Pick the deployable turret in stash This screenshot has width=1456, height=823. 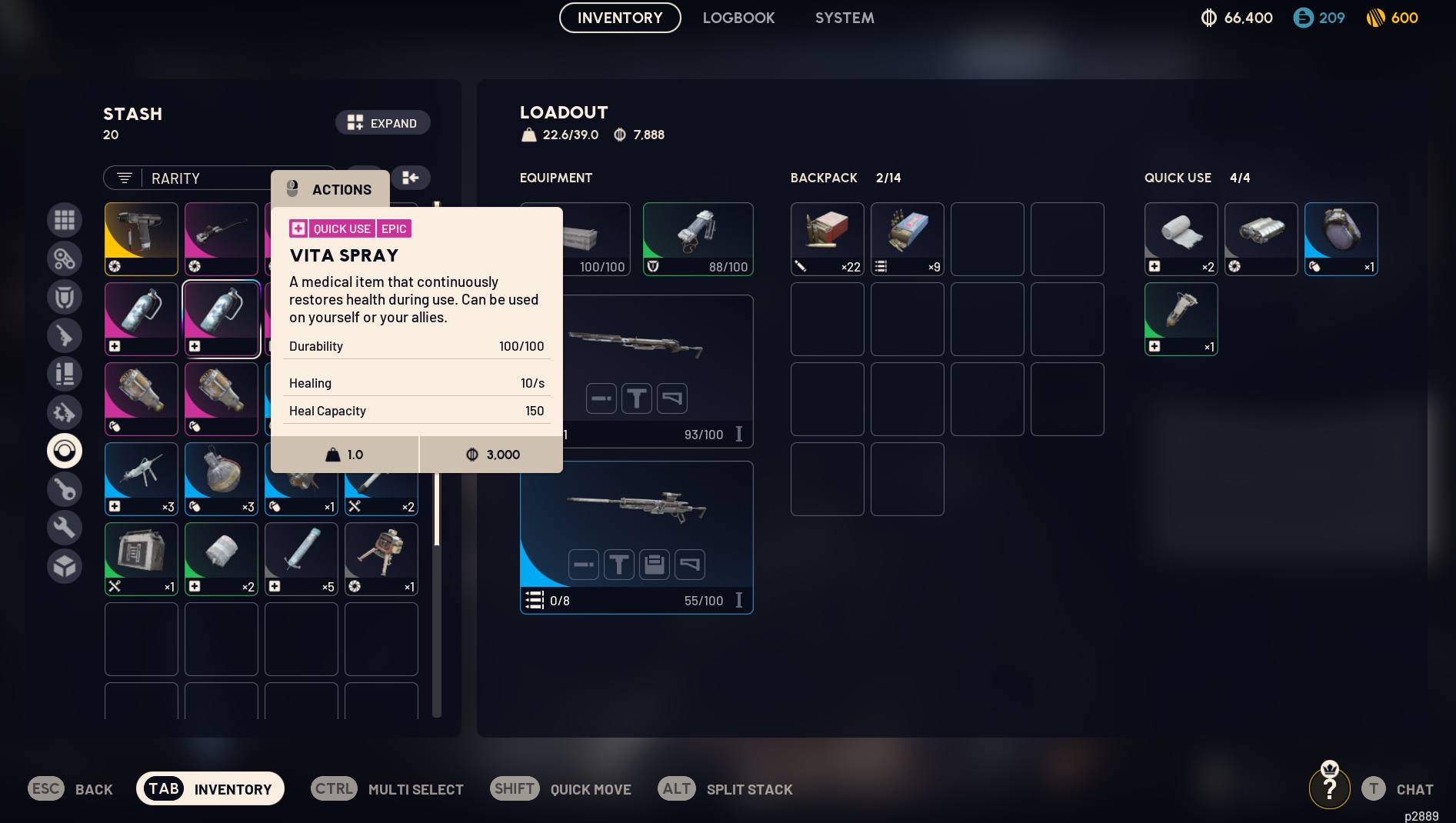point(381,558)
